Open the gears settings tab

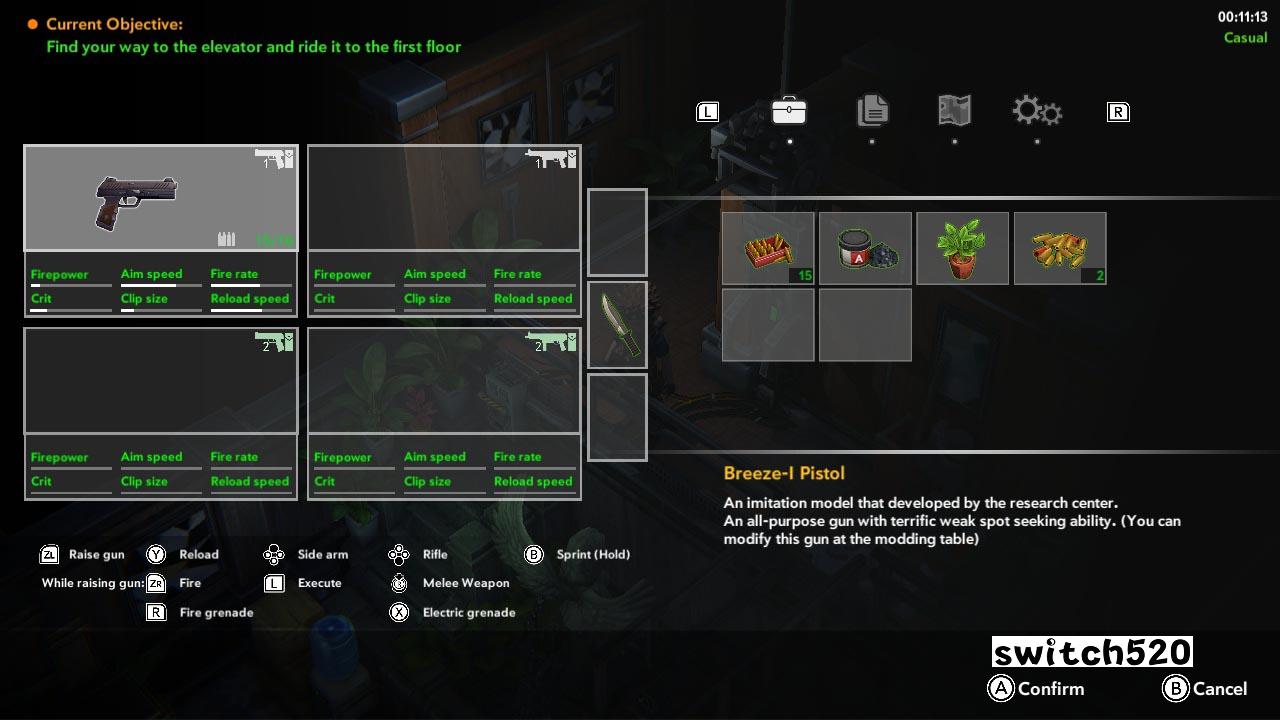point(1036,111)
